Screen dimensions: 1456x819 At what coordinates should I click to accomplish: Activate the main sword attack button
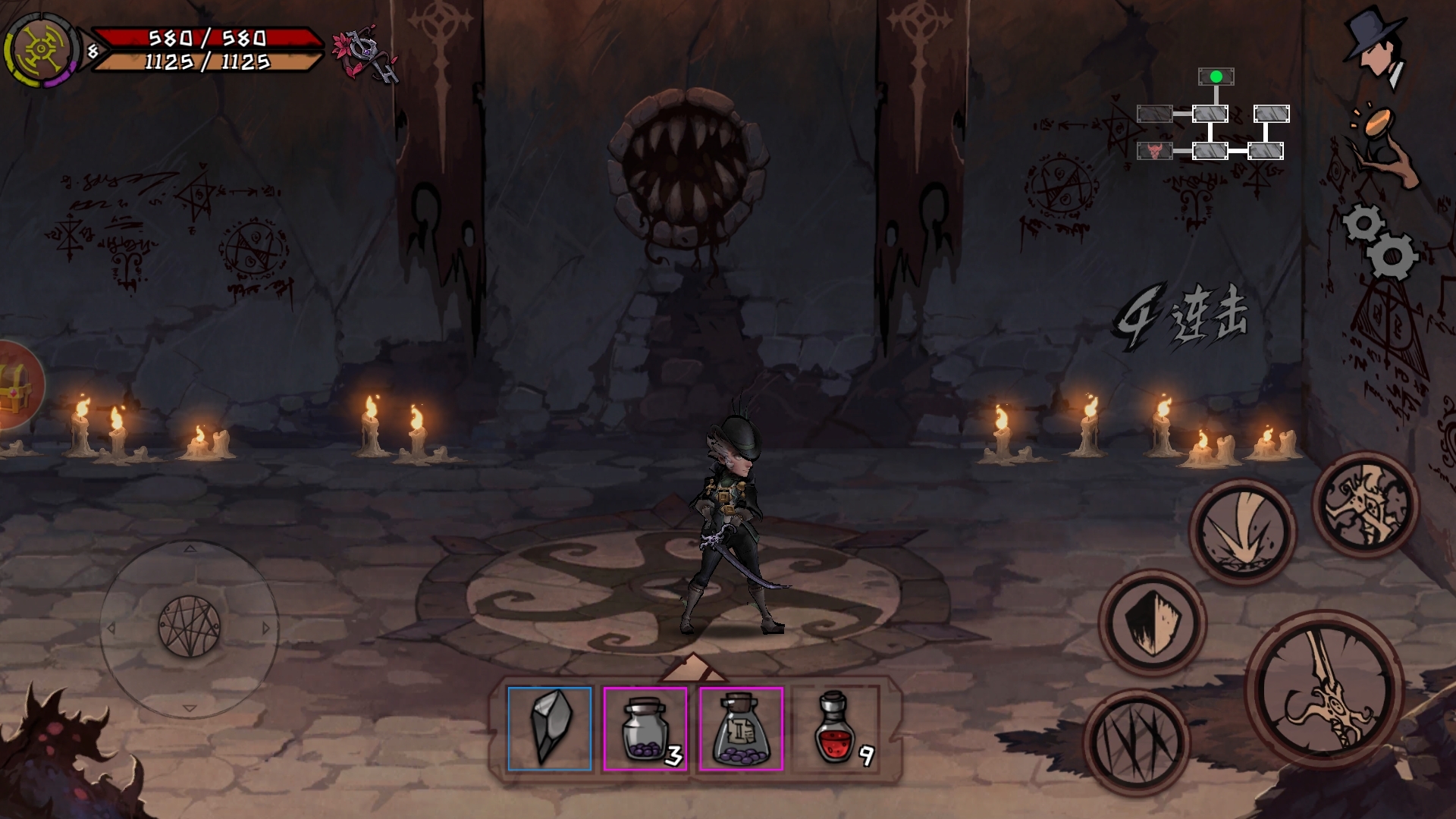tap(1323, 690)
